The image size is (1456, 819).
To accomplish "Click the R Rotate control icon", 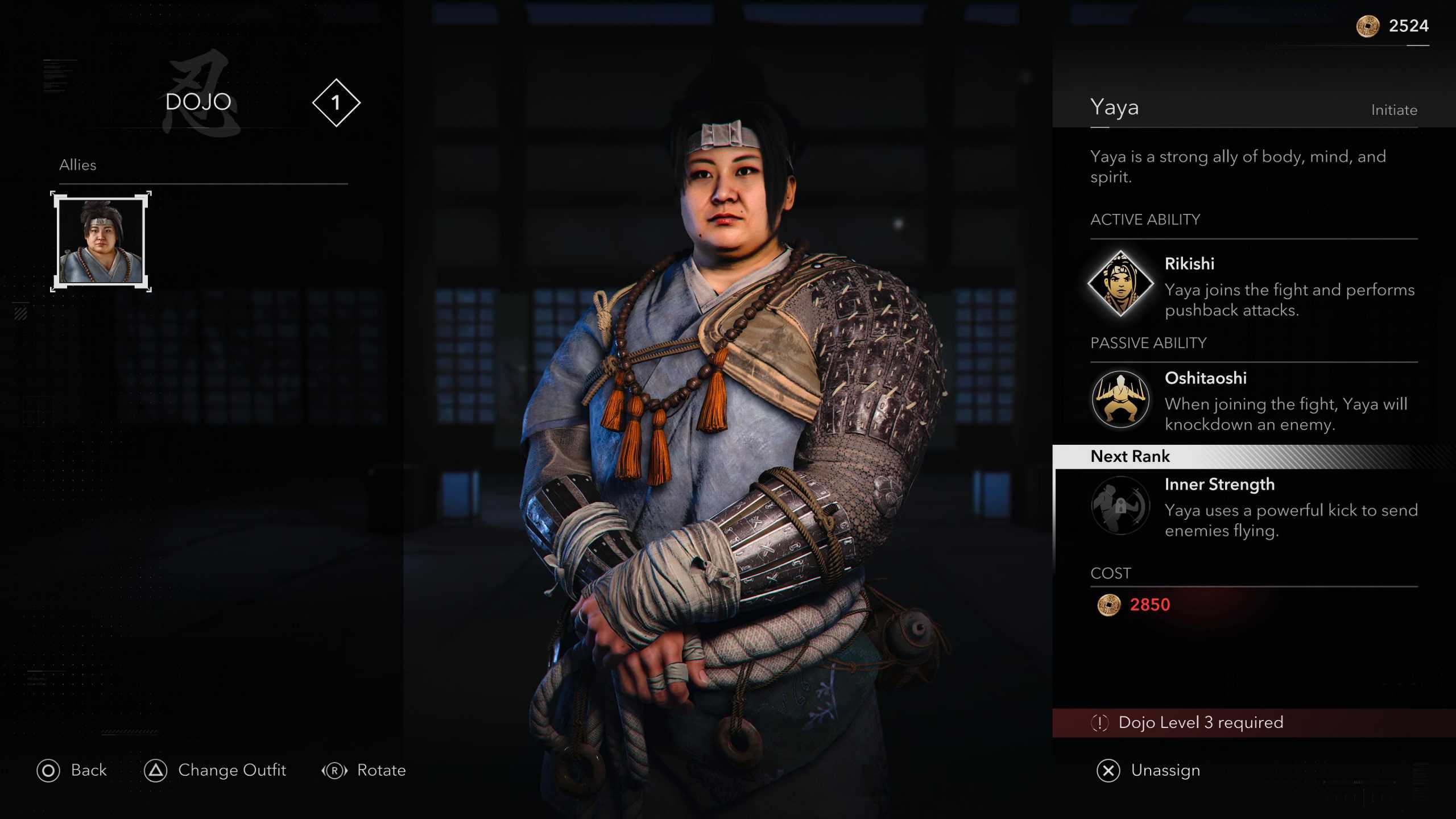I will pos(334,771).
